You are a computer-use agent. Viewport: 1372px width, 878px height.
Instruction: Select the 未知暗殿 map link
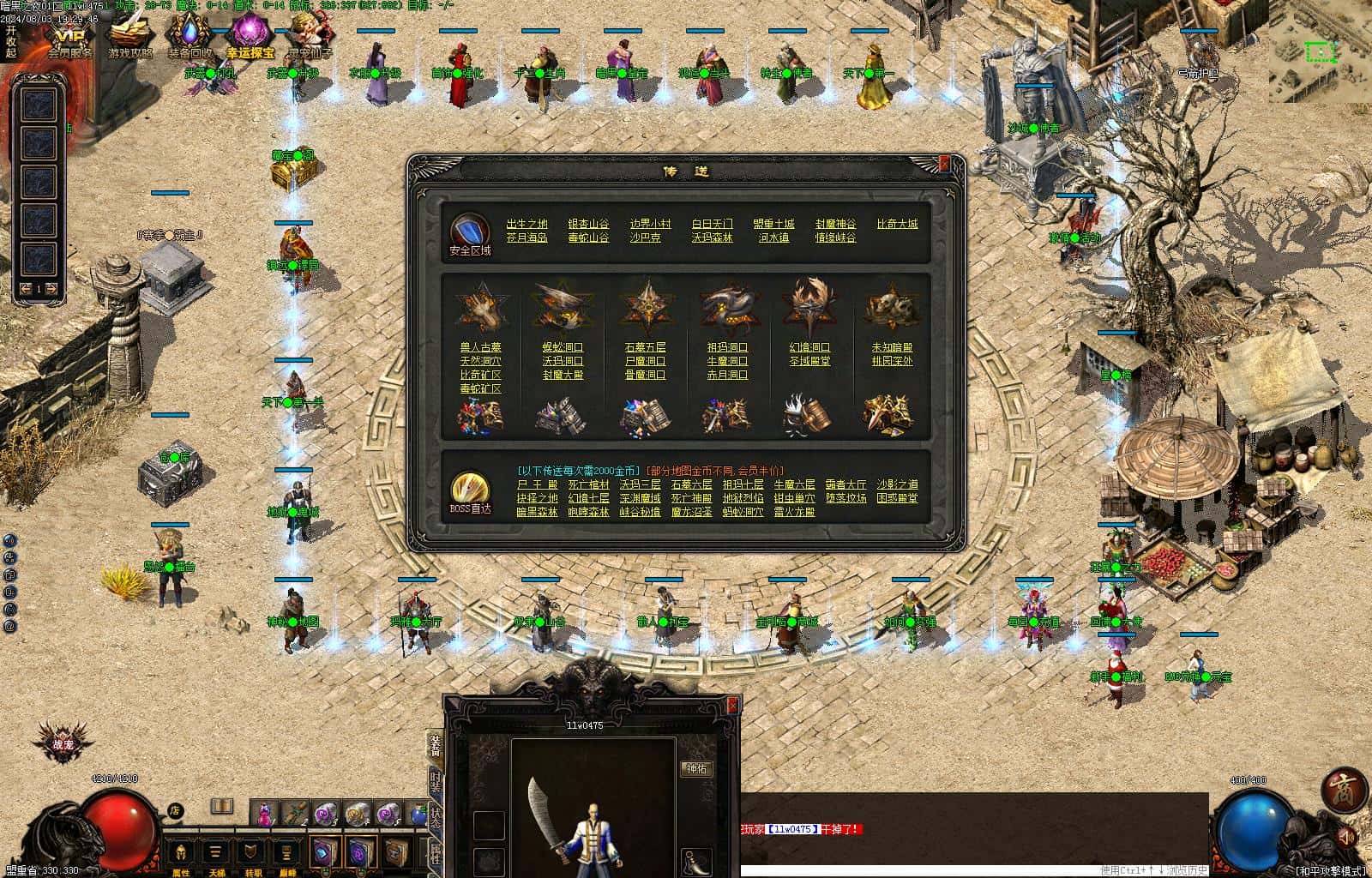[x=892, y=347]
